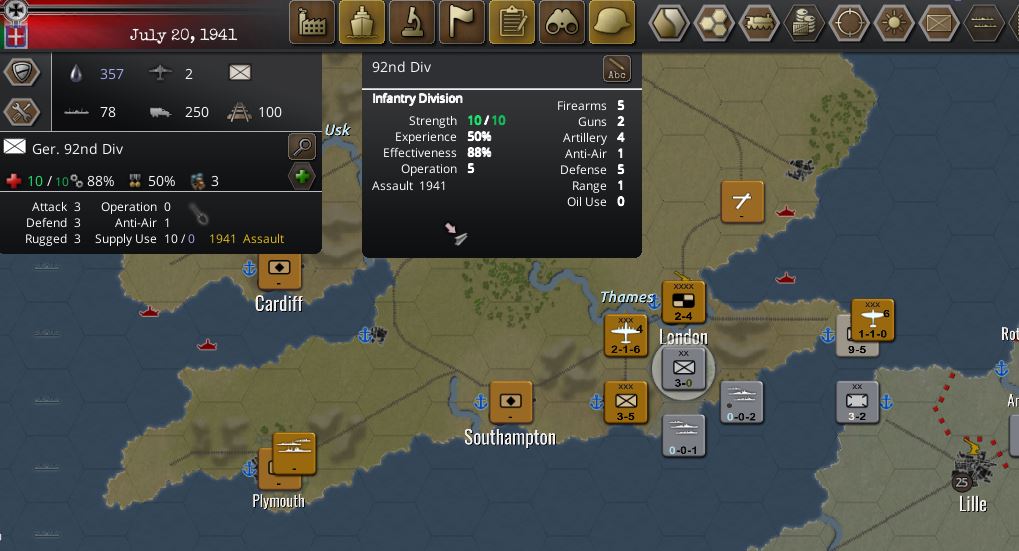This screenshot has height=551, width=1019.
Task: Select the selected 3-0 infantry unit near London
Action: point(683,369)
